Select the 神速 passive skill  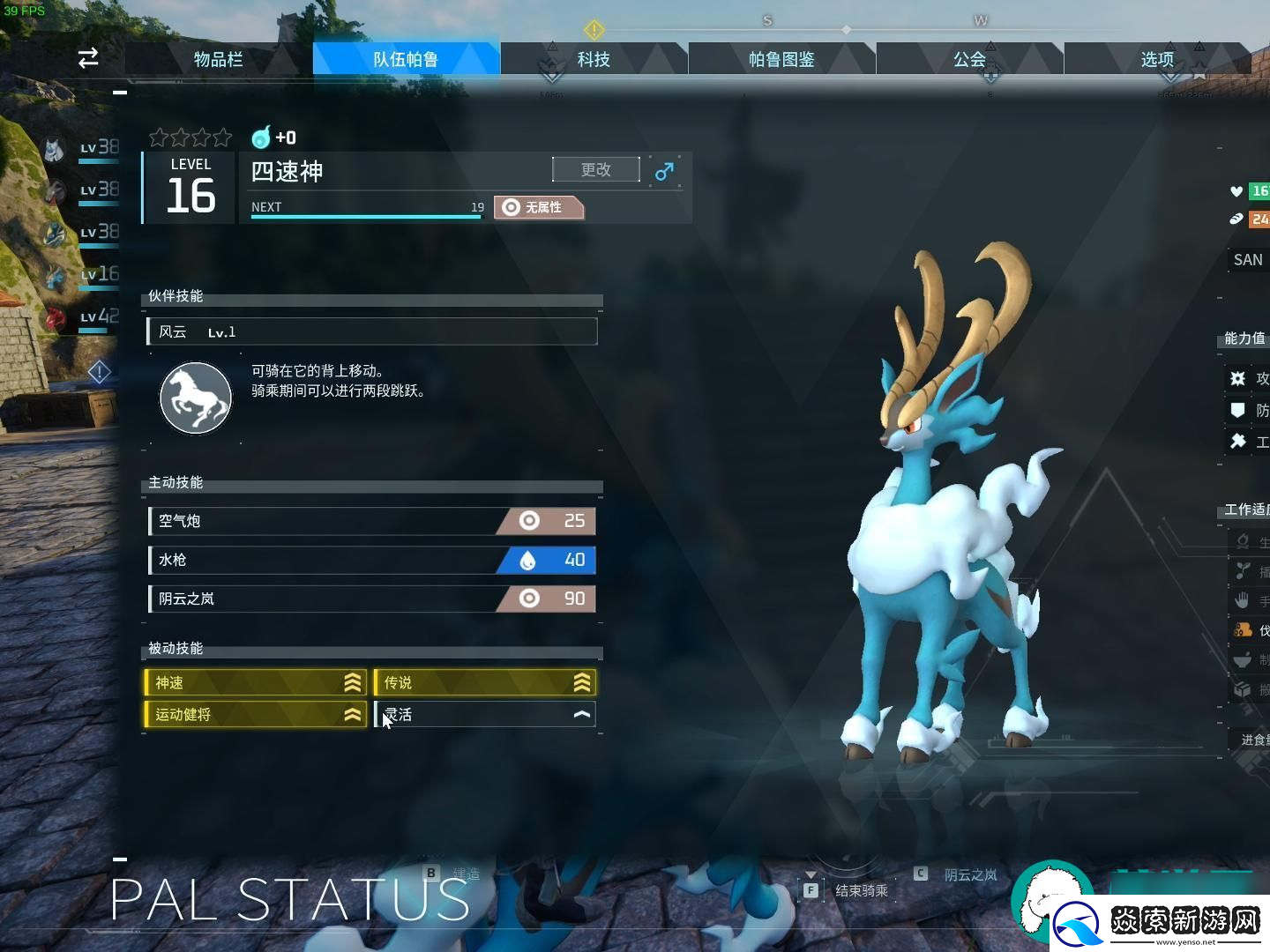click(256, 682)
